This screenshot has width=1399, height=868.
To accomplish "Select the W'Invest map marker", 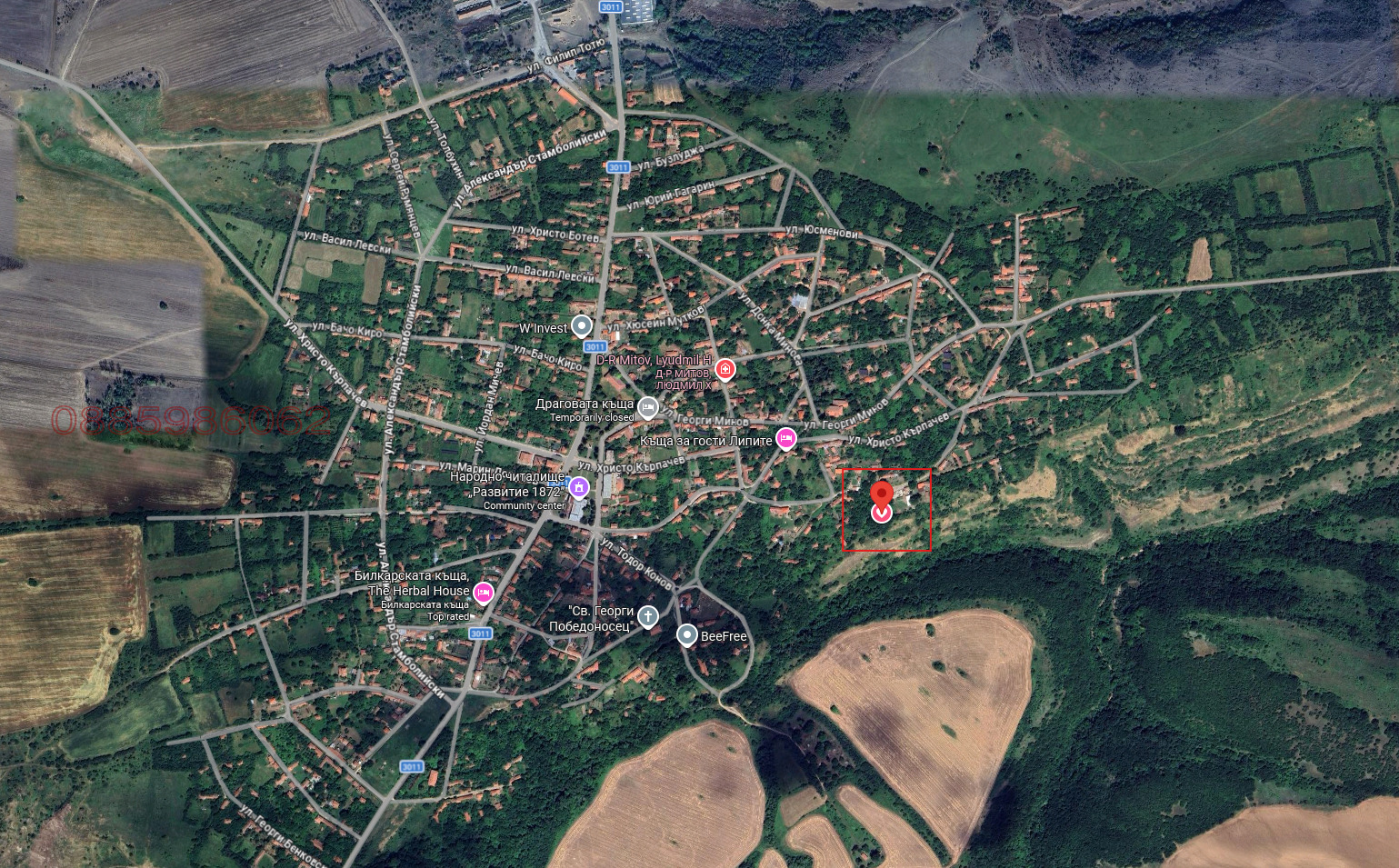I will [x=582, y=327].
